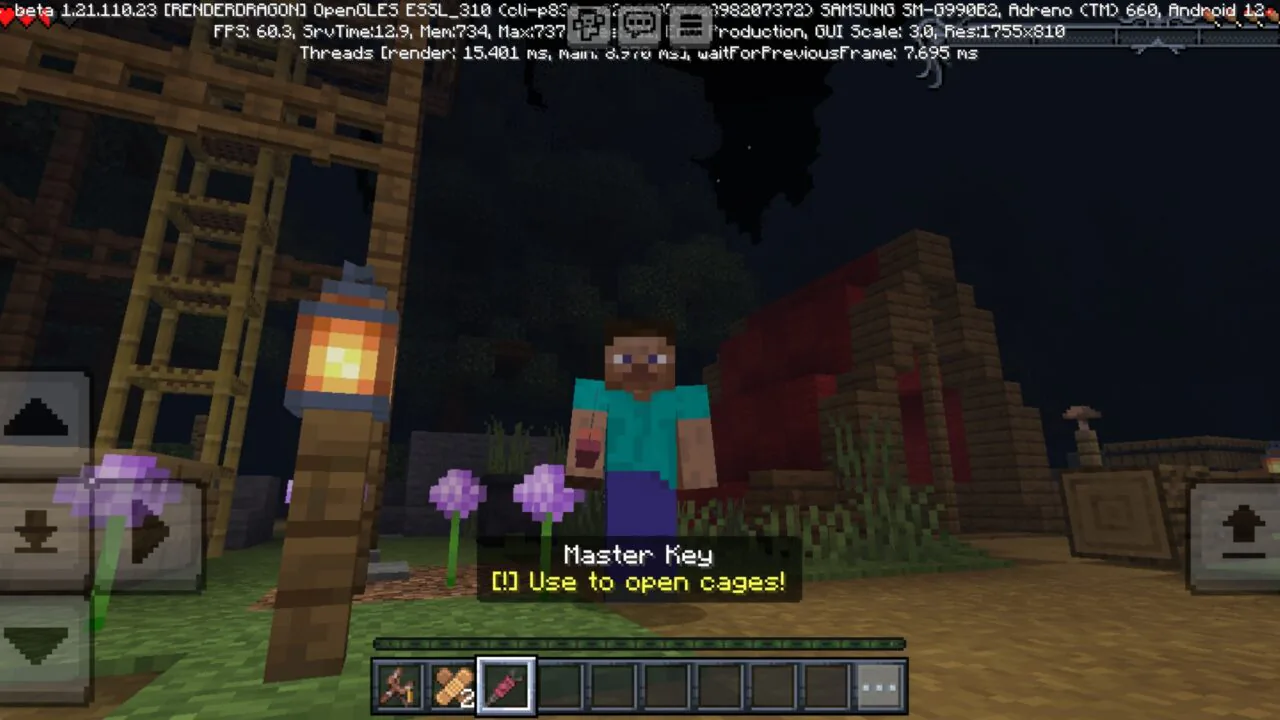Screen dimensions: 1280x720
Task: Open the emotes wheel icon
Action: [x=589, y=25]
